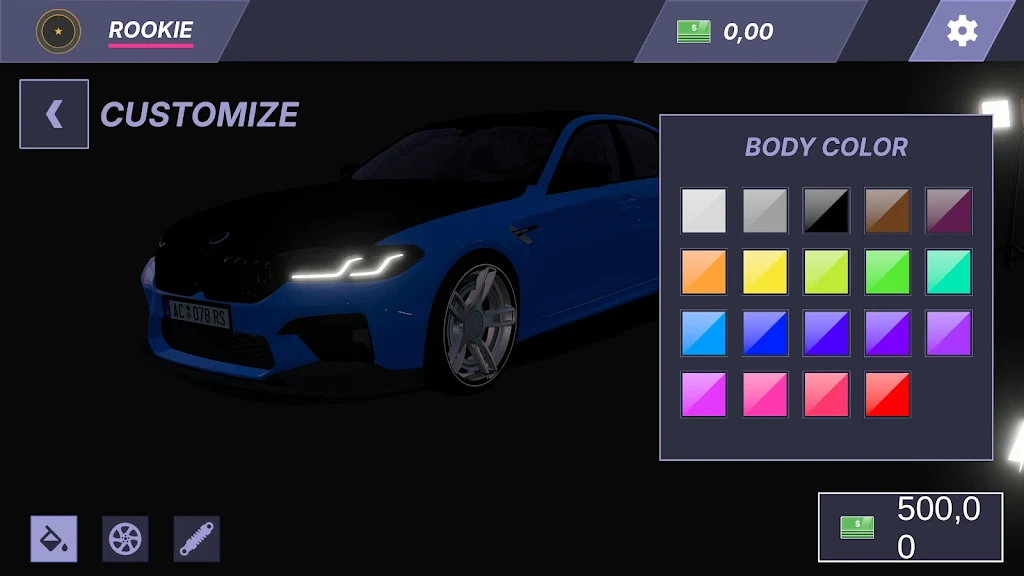Open the settings gear menu
Screen dimensions: 1024x576
962,31
